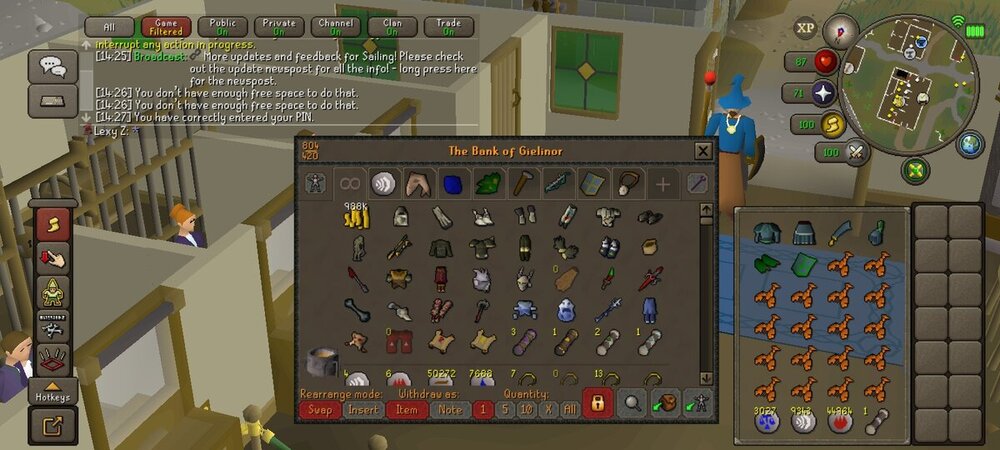The image size is (1000, 450).
Task: Open the bank search magnifying glass
Action: point(632,403)
